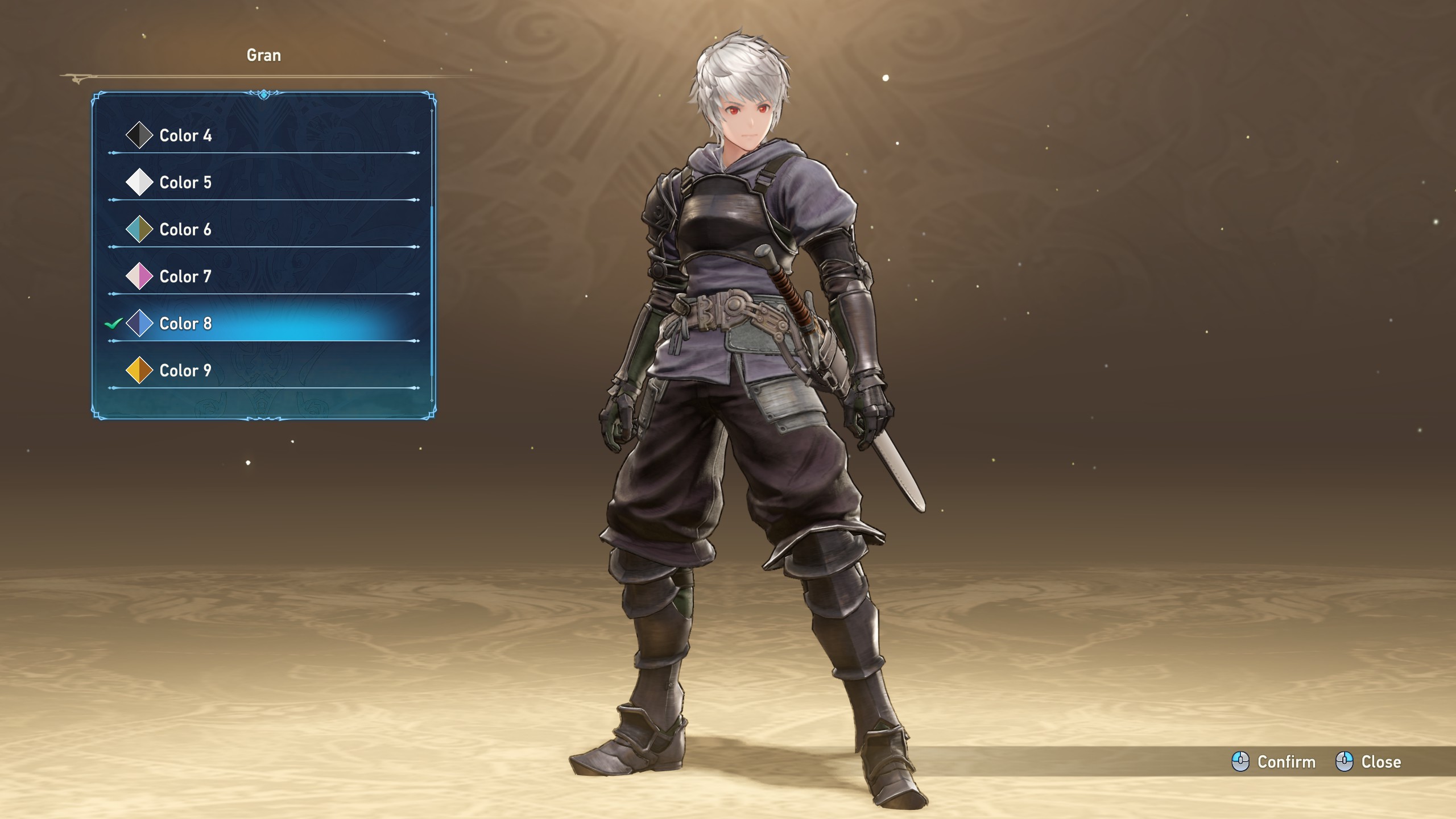Viewport: 1456px width, 819px height.
Task: Switch to Color 9 orange palette
Action: pyautogui.click(x=185, y=371)
